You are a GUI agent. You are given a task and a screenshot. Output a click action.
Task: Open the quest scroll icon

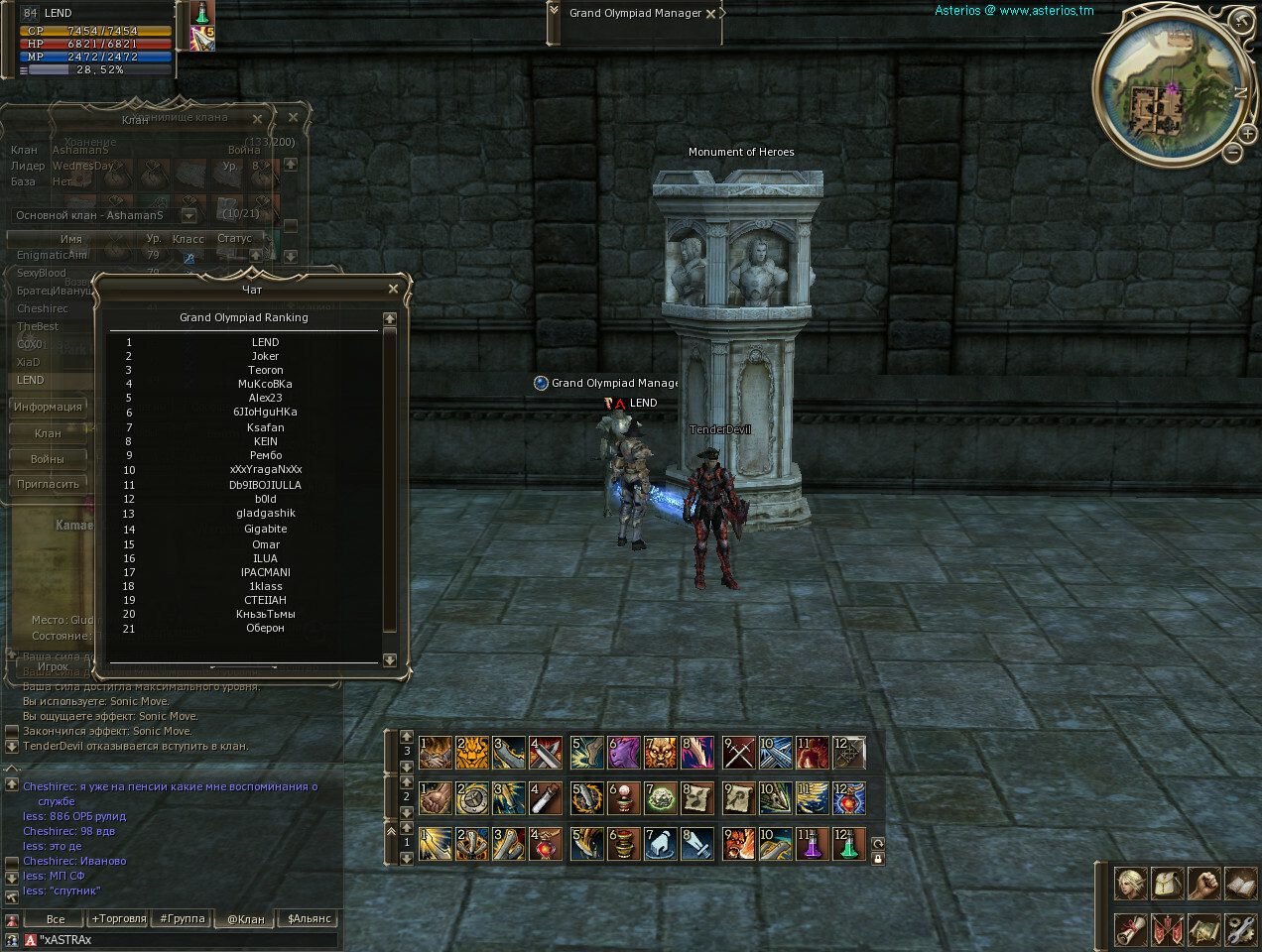point(1131,929)
